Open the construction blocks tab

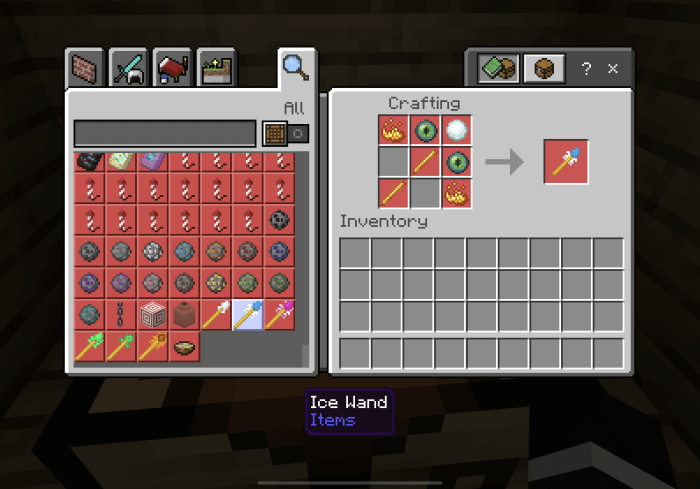click(x=85, y=69)
